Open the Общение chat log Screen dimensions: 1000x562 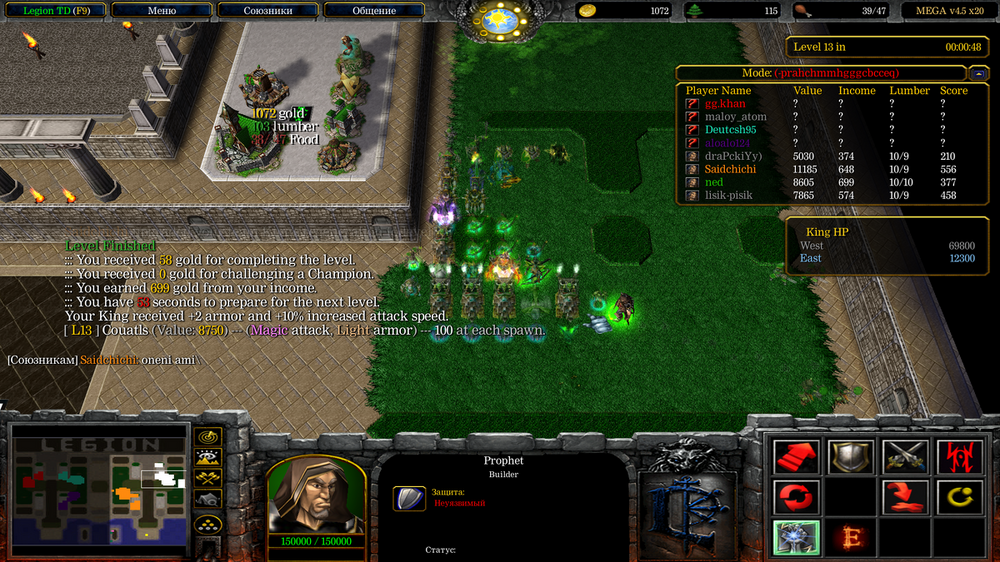point(374,11)
